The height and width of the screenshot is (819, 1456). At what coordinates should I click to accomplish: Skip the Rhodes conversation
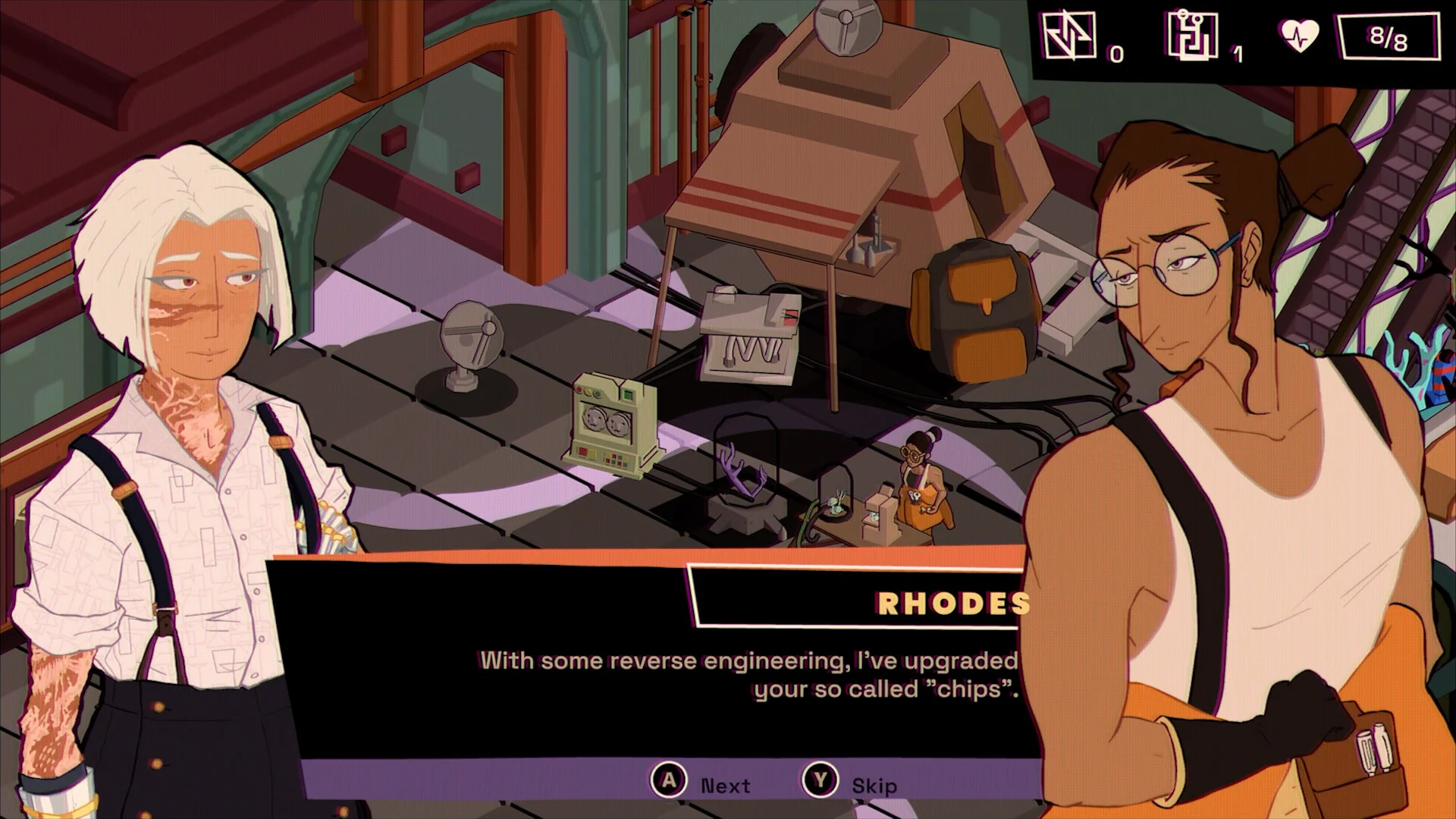821,781
